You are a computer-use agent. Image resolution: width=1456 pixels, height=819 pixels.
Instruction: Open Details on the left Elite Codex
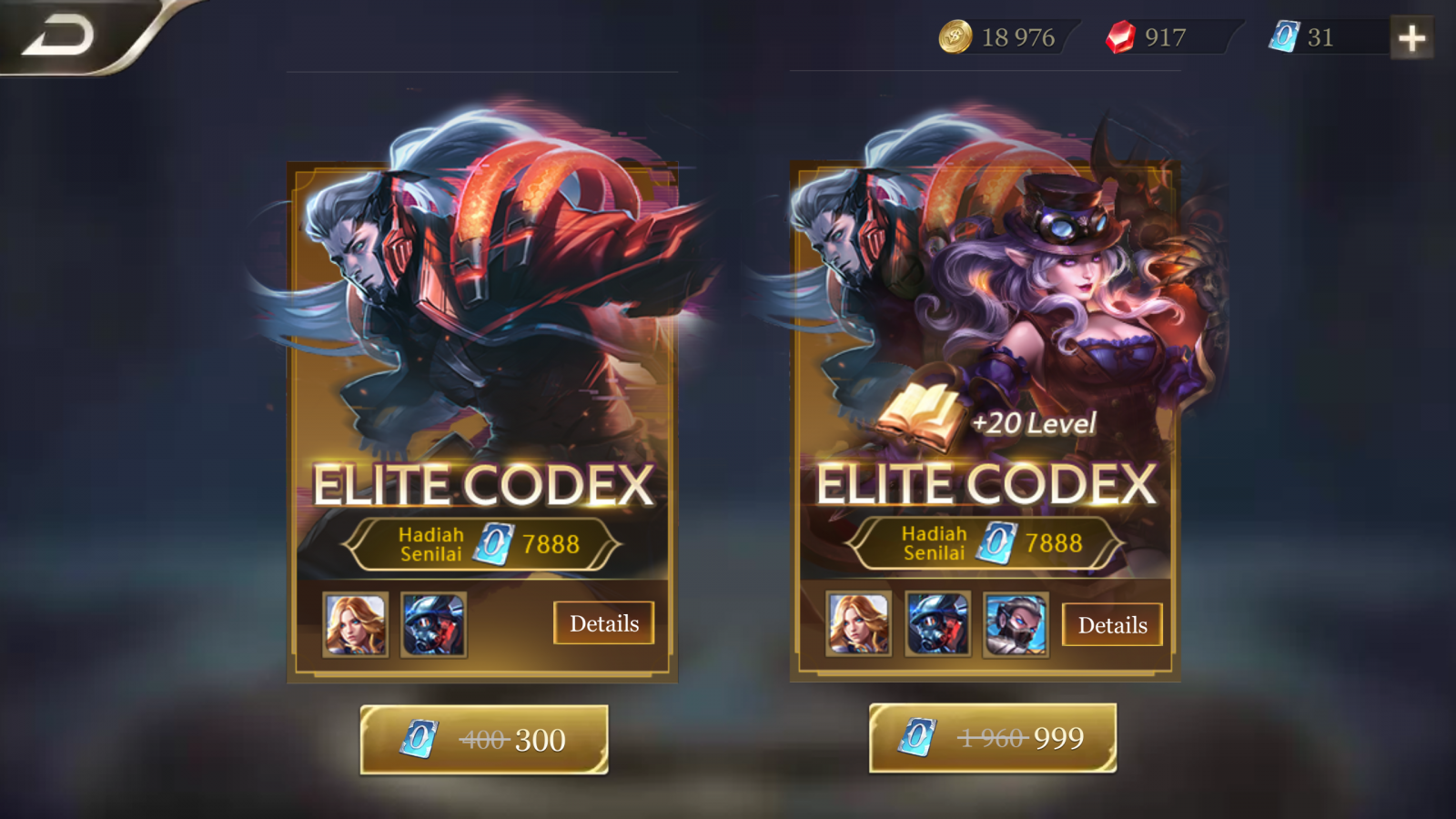603,623
